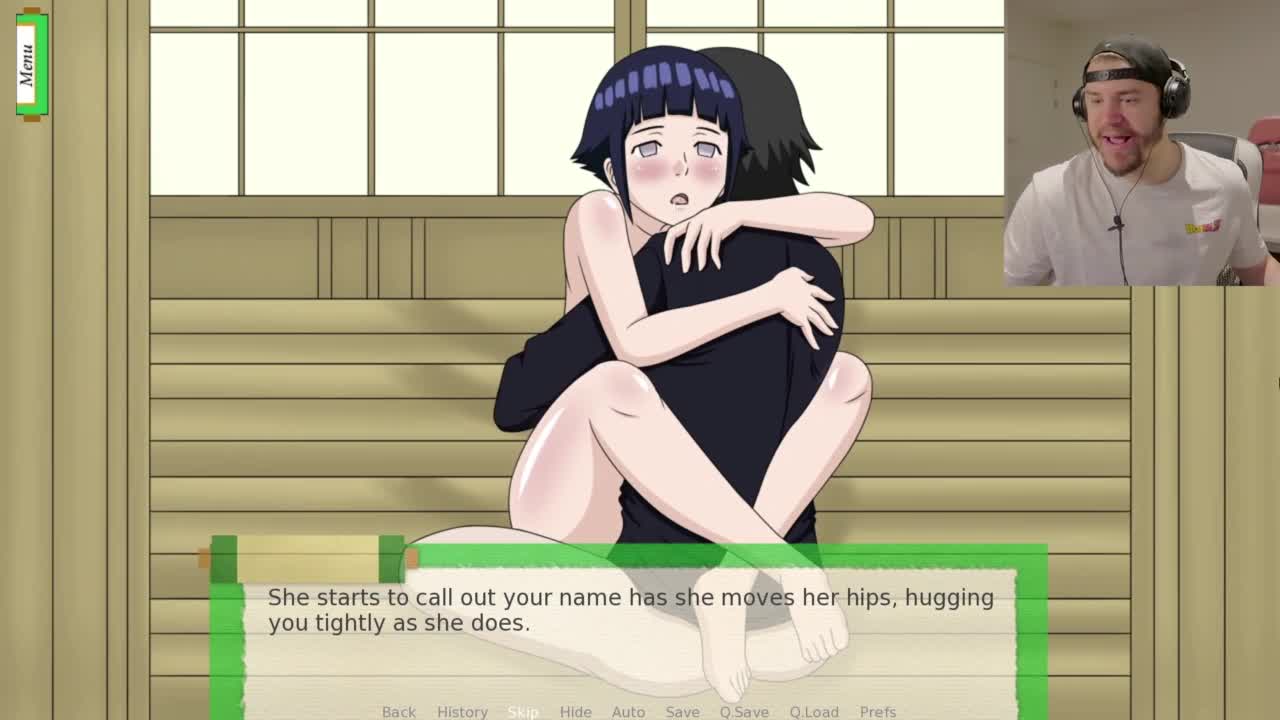1280x720 pixels.
Task: Open the dialogue History log
Action: pos(462,711)
